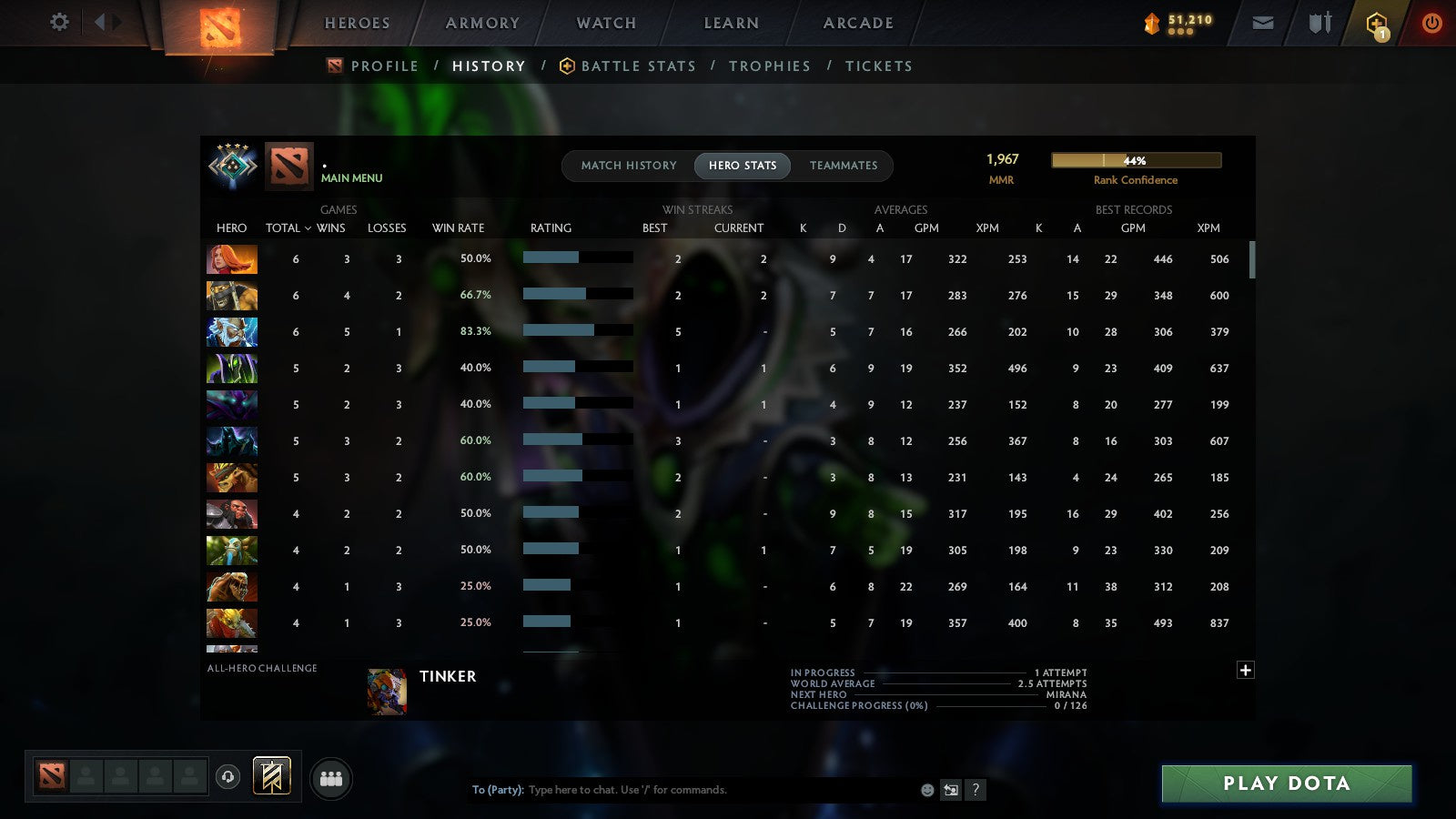Open the friends list icon near party slots
The height and width of the screenshot is (819, 1456).
(x=331, y=778)
